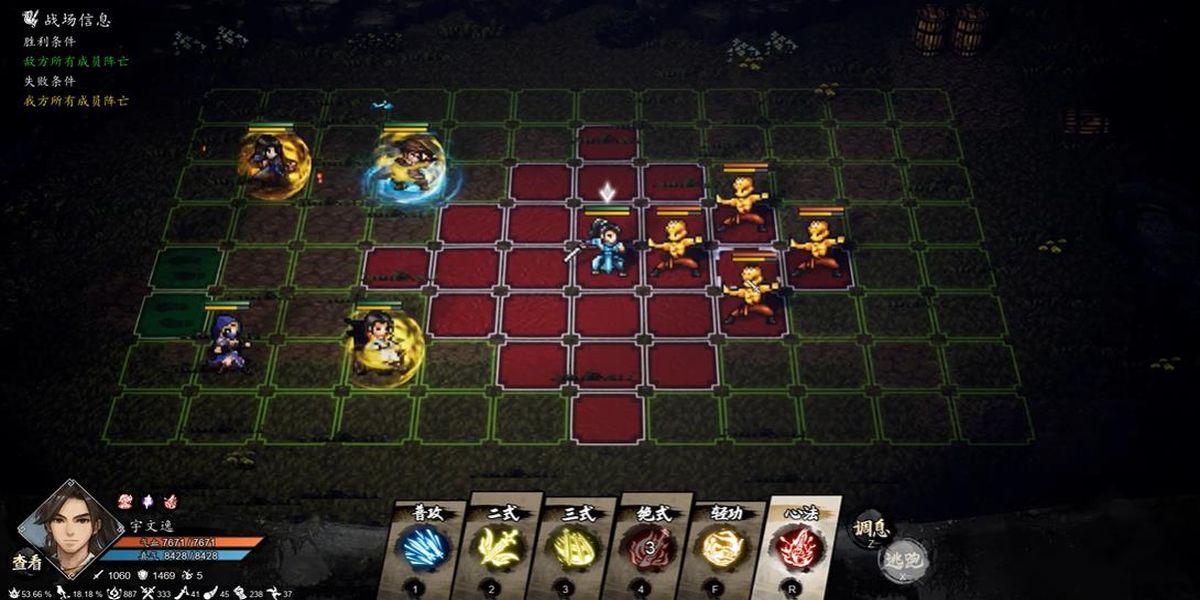Open the 查看 character details button

[x=27, y=562]
